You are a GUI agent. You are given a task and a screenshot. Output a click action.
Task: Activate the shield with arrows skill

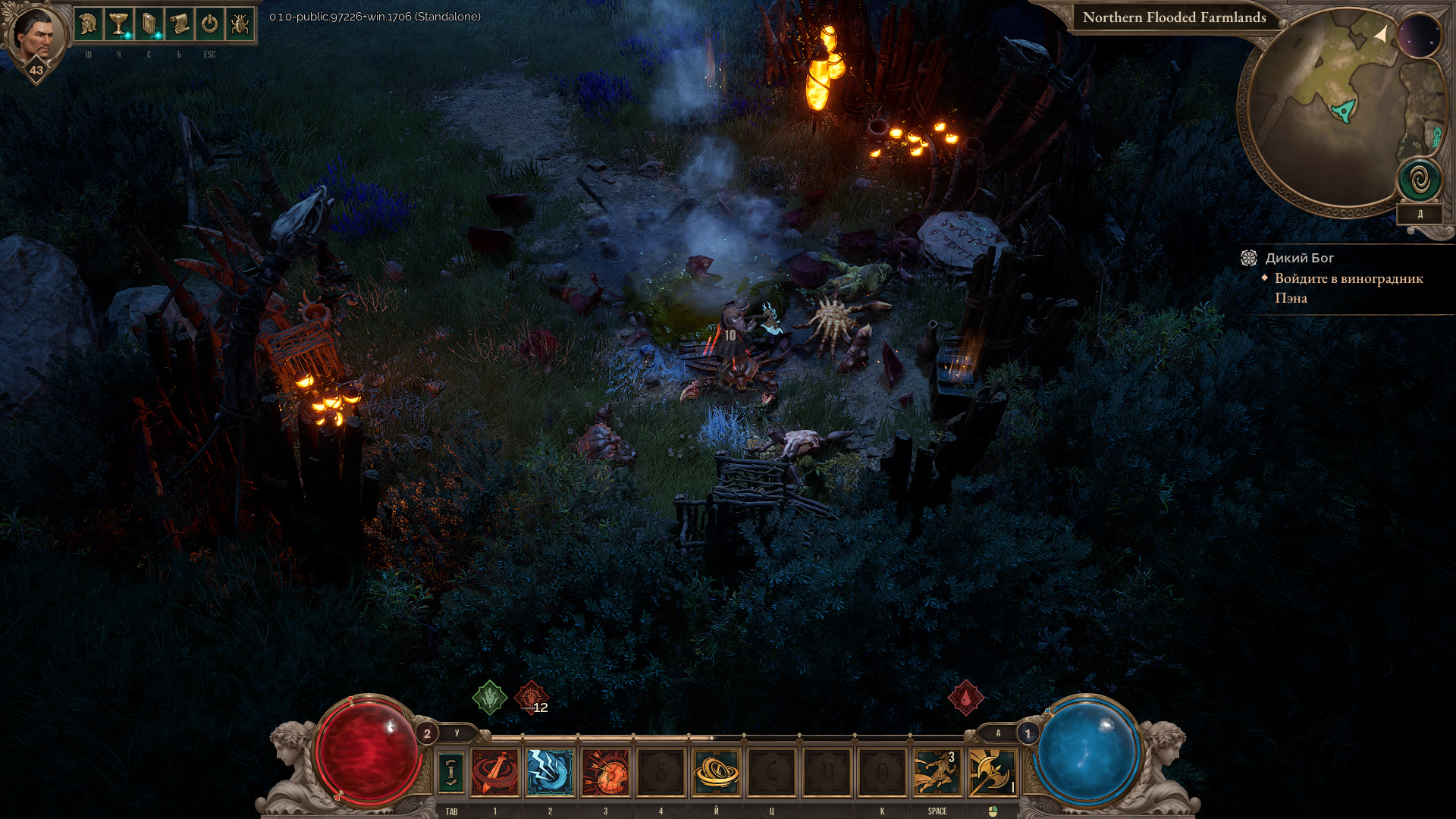tap(605, 772)
